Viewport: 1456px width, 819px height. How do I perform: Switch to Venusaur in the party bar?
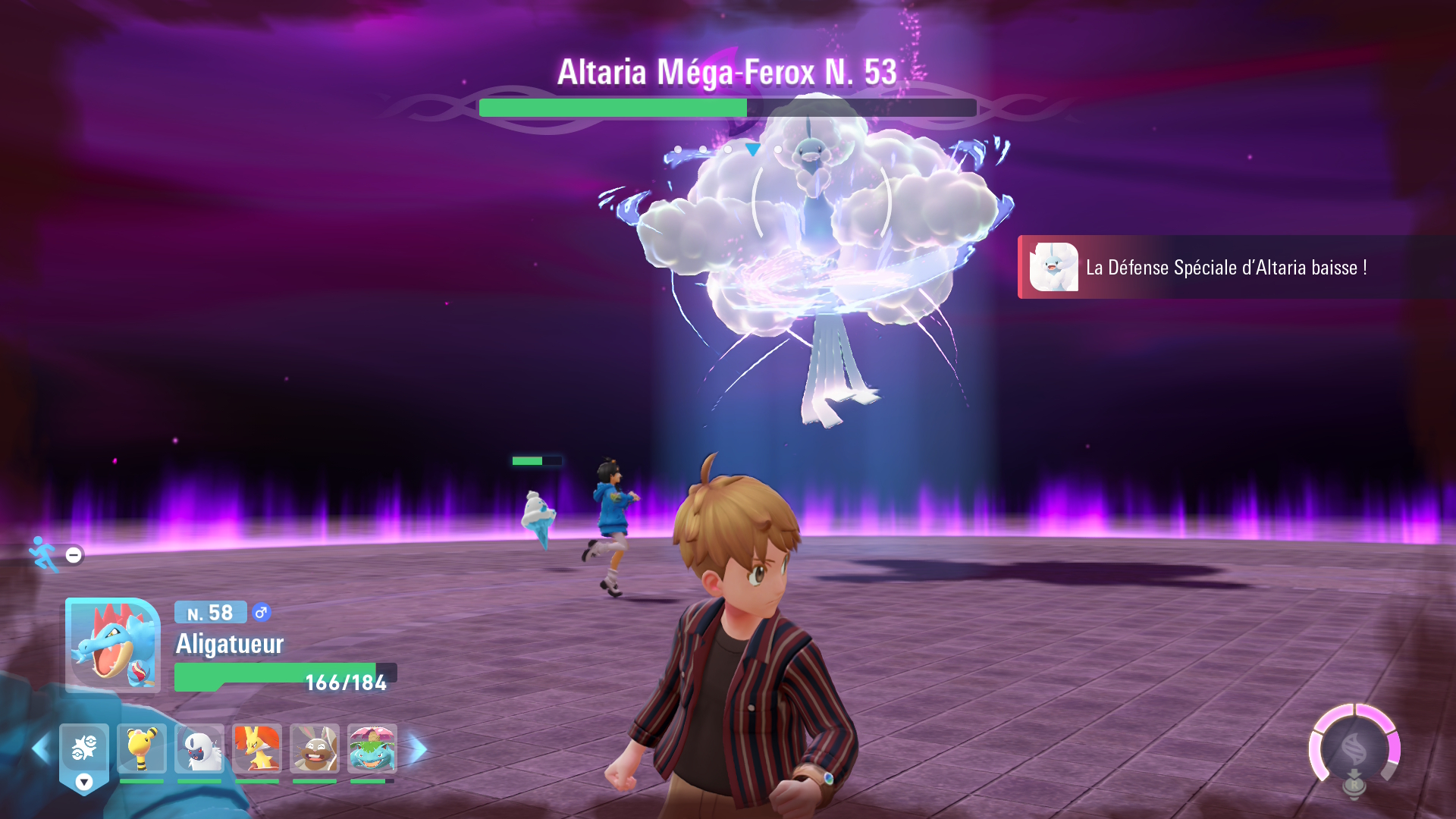coord(372,748)
